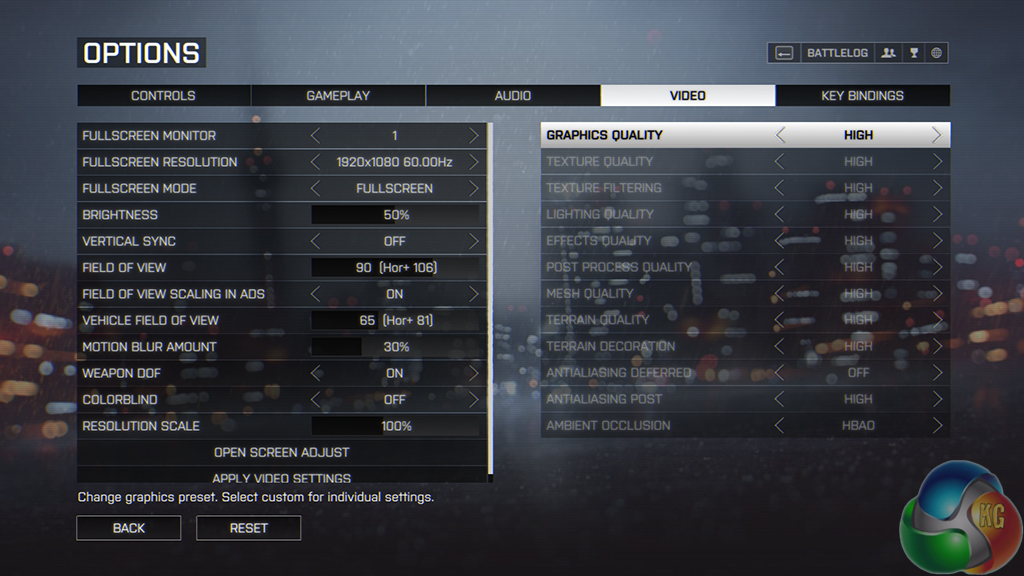Open Screen Adjust option
1024x576 pixels.
point(282,452)
